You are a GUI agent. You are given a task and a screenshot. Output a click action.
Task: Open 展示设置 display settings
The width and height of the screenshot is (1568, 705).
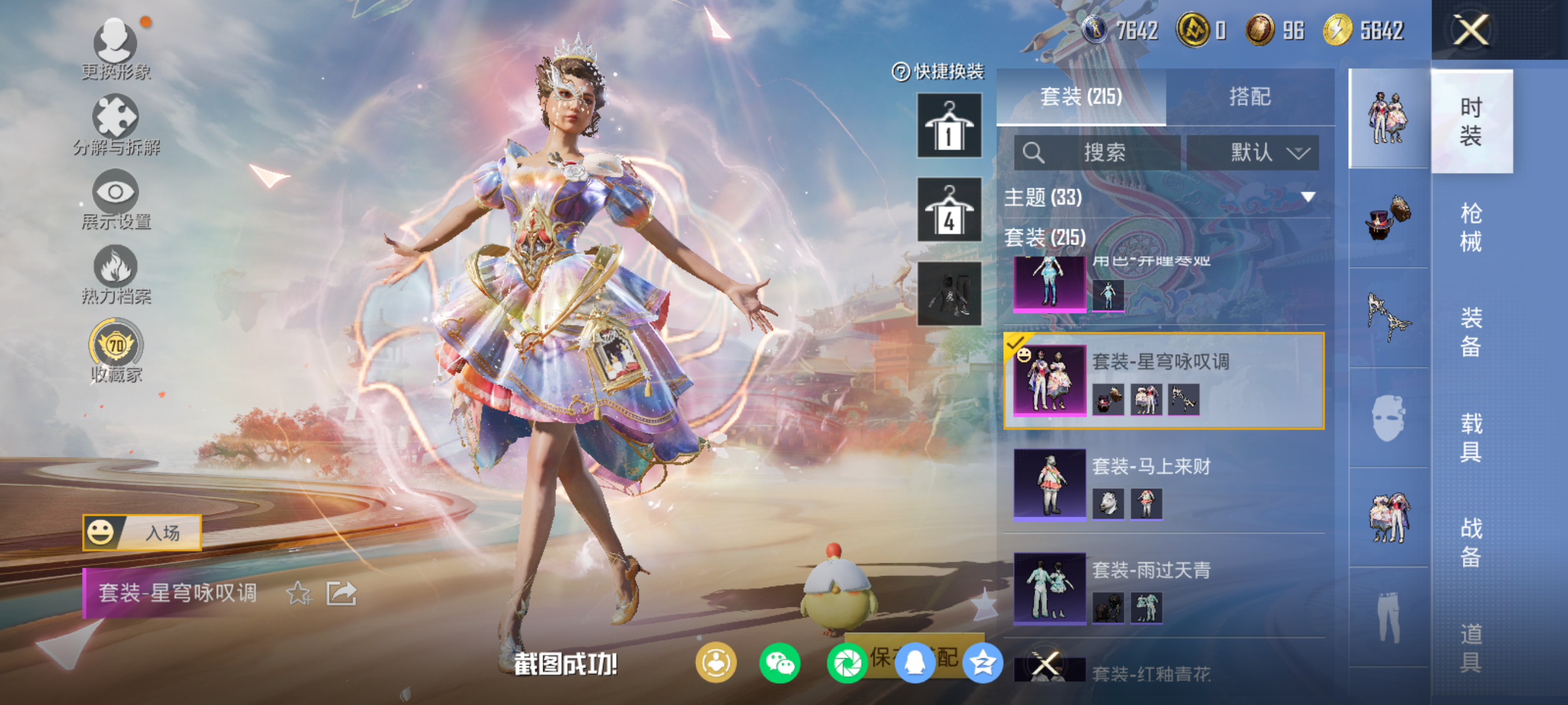(116, 199)
